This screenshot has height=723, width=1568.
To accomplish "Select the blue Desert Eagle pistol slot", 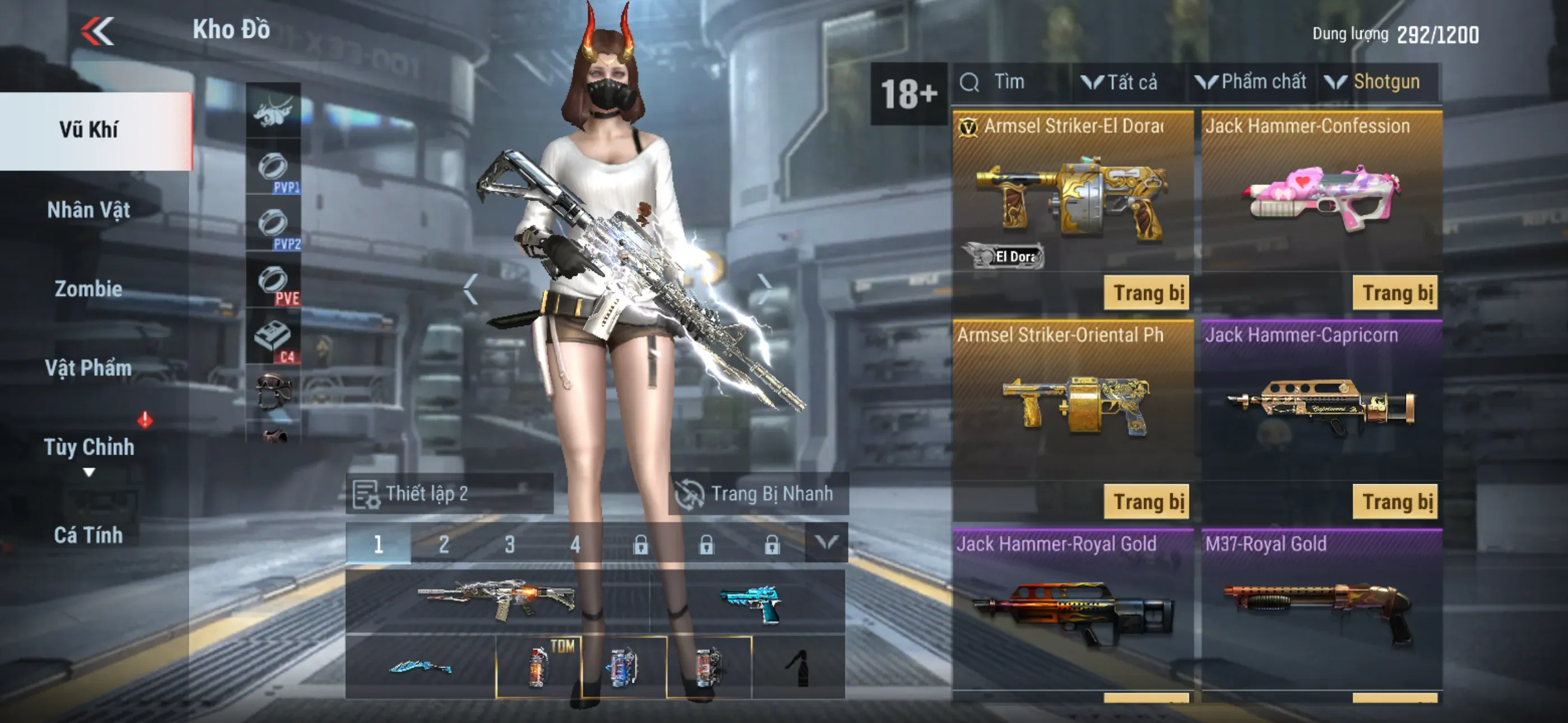I will (749, 602).
